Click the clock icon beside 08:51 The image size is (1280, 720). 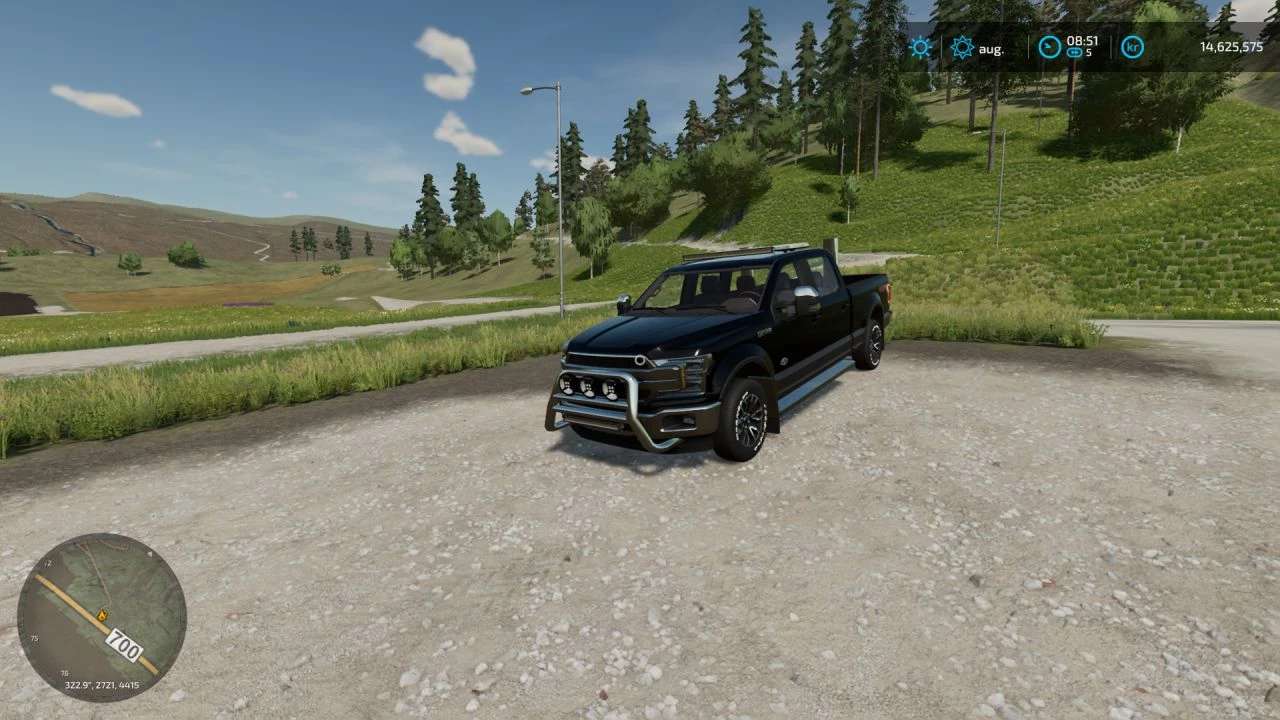coord(1048,47)
